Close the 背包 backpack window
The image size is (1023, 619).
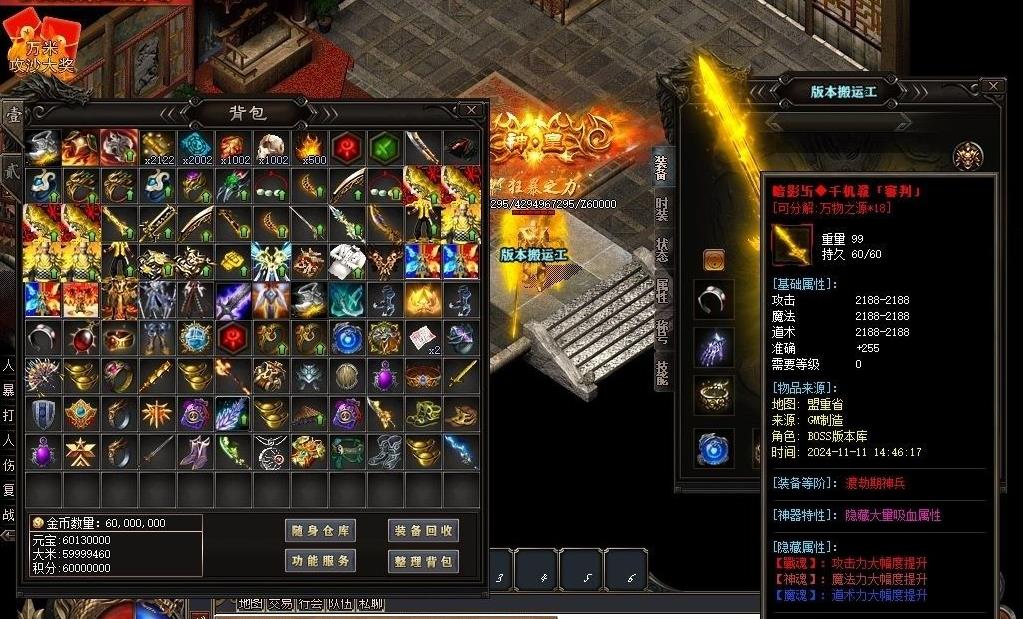(x=470, y=110)
